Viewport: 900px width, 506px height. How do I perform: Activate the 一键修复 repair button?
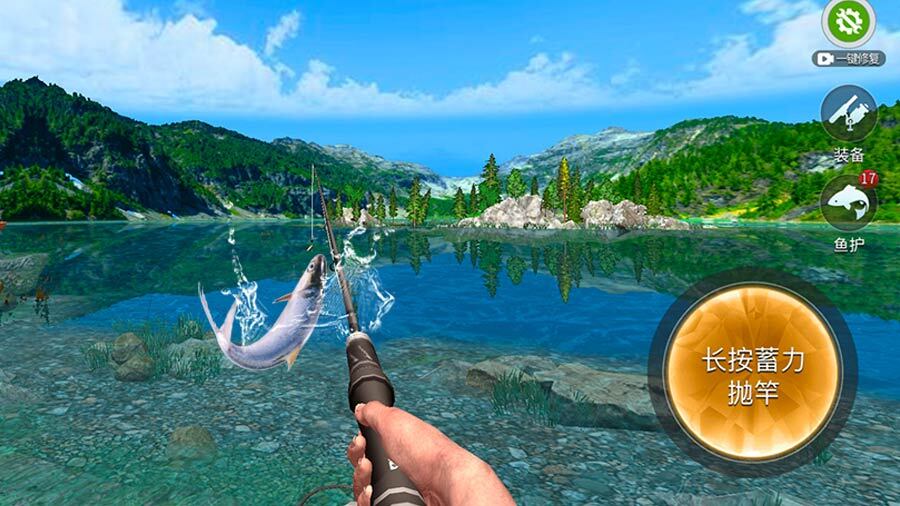(x=848, y=59)
